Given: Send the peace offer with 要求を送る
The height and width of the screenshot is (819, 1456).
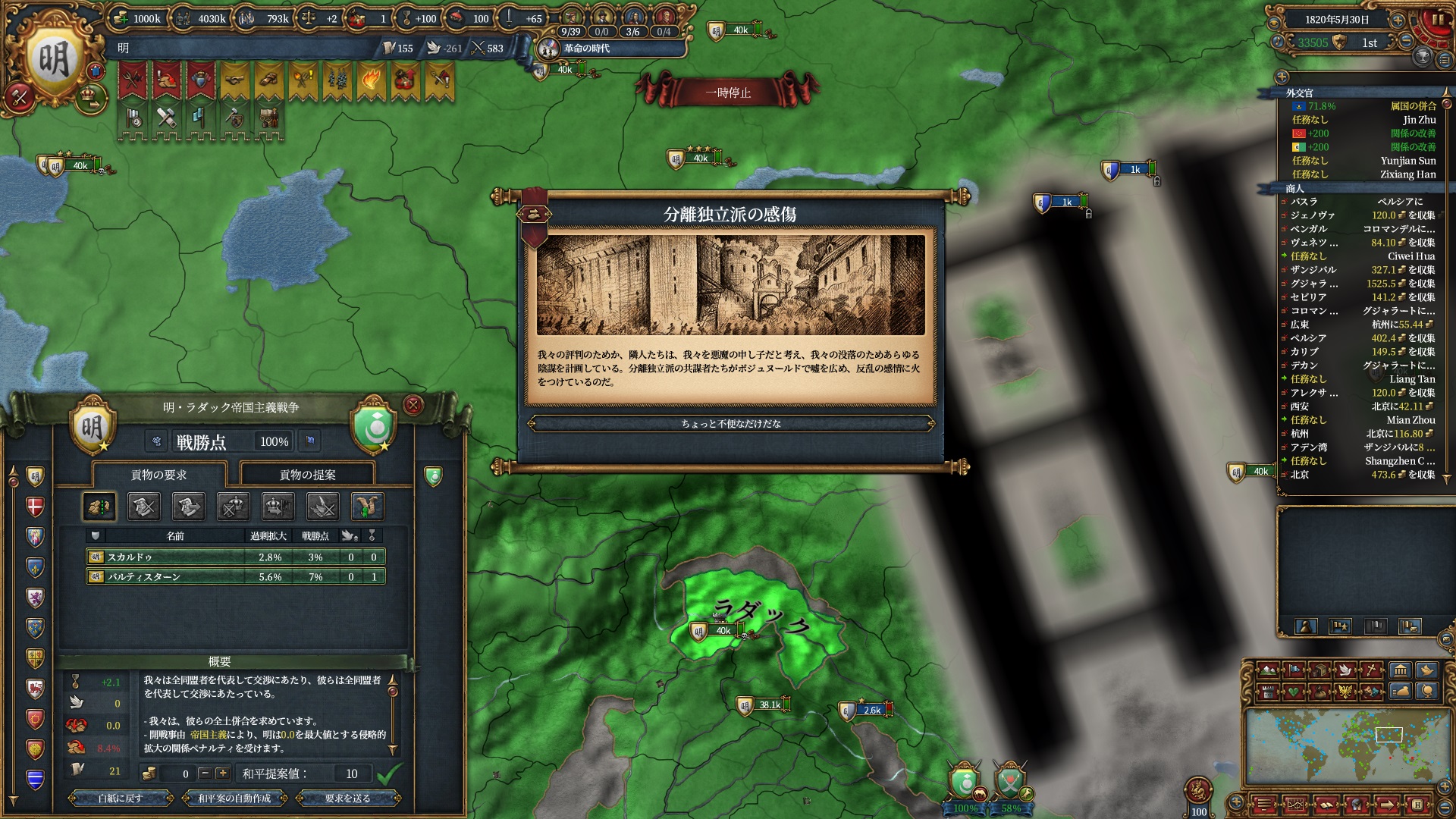Looking at the screenshot, I should pyautogui.click(x=347, y=798).
